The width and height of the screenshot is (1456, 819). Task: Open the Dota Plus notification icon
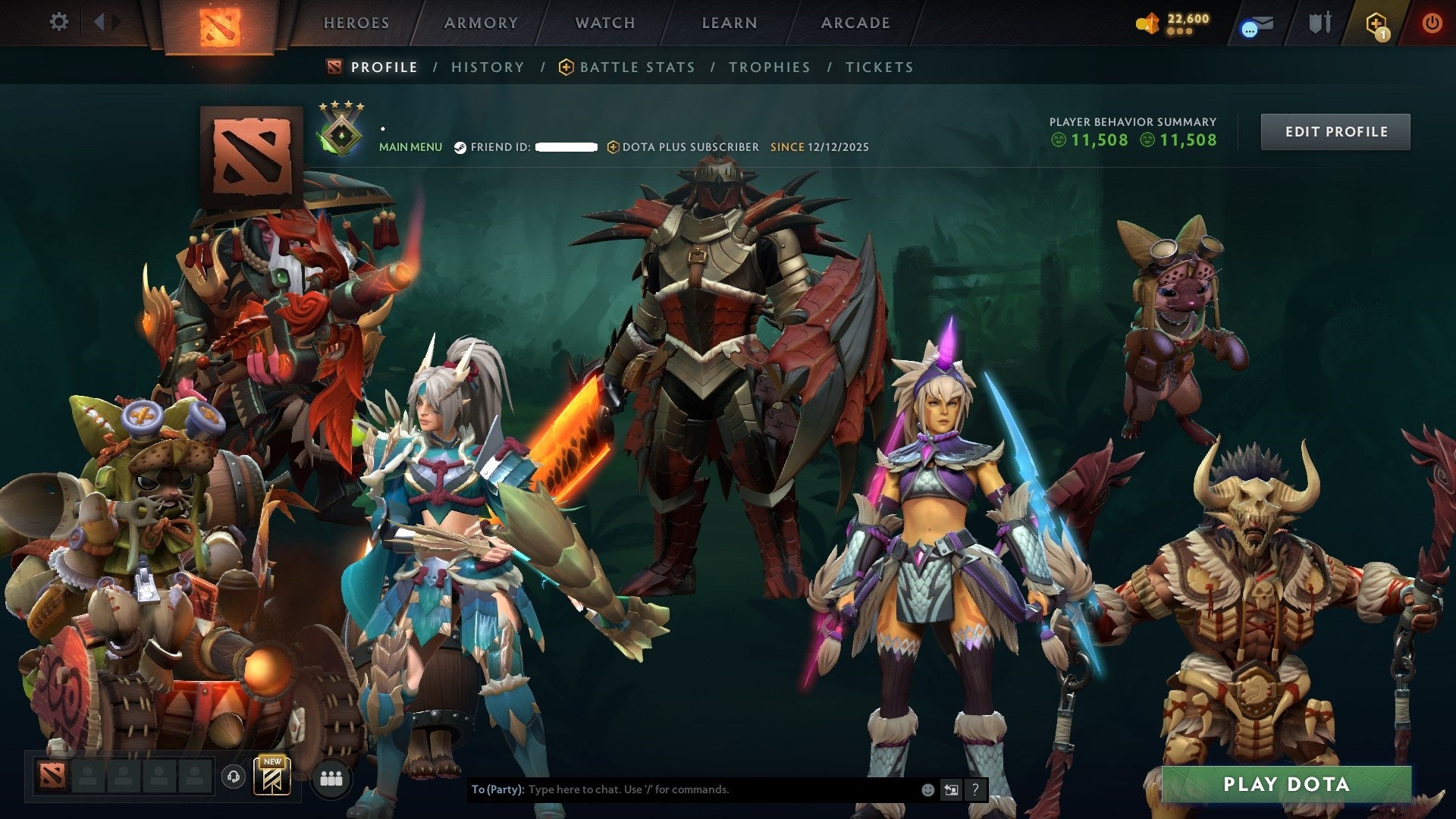(x=1376, y=23)
